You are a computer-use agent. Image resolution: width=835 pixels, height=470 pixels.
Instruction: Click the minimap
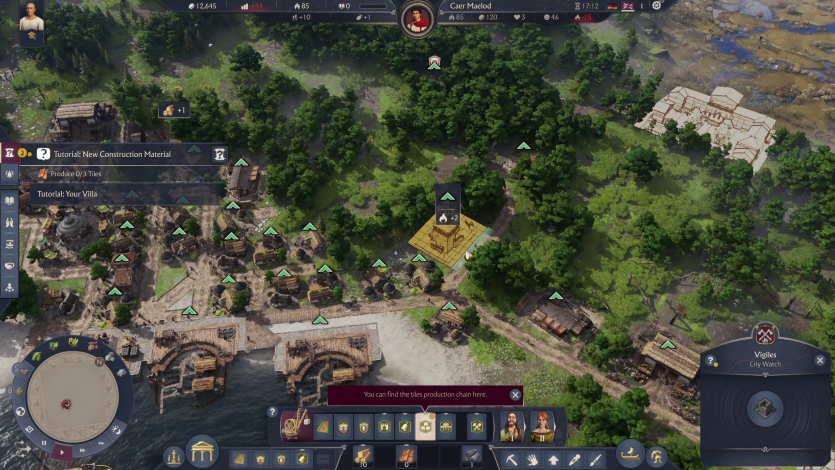click(65, 395)
